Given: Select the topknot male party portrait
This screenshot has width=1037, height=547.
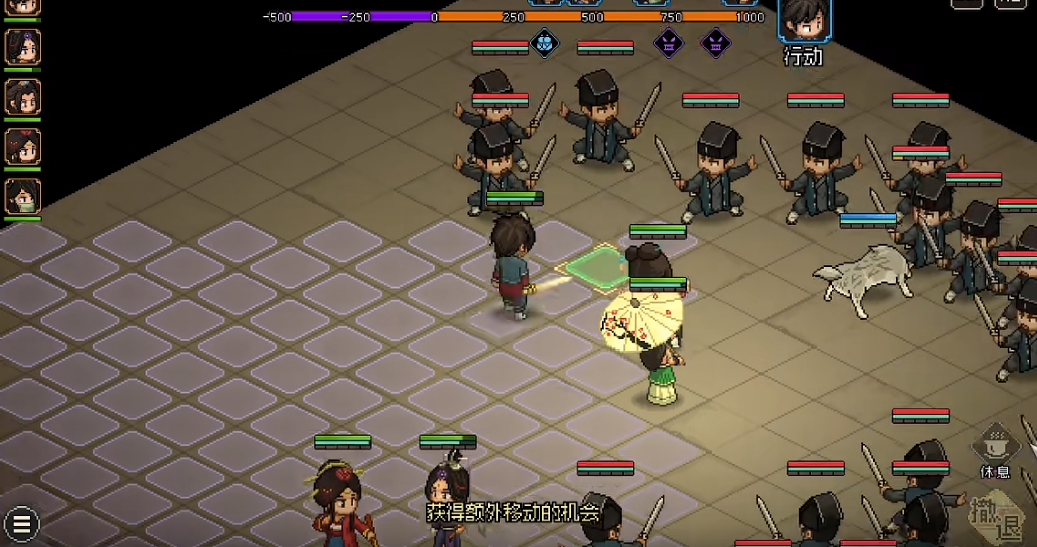Looking at the screenshot, I should click(x=22, y=97).
